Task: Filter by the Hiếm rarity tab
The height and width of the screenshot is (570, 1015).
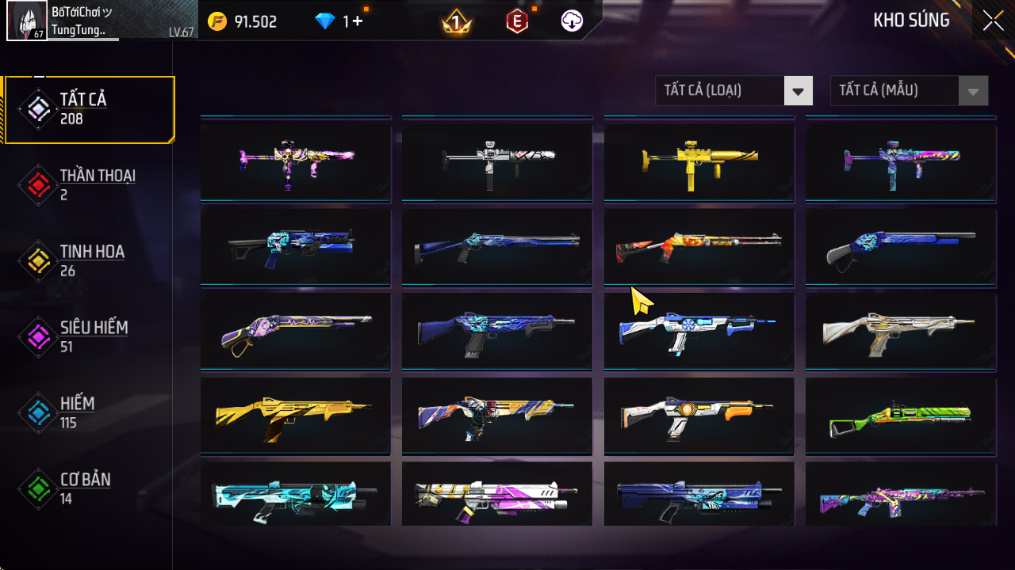Action: pyautogui.click(x=90, y=412)
